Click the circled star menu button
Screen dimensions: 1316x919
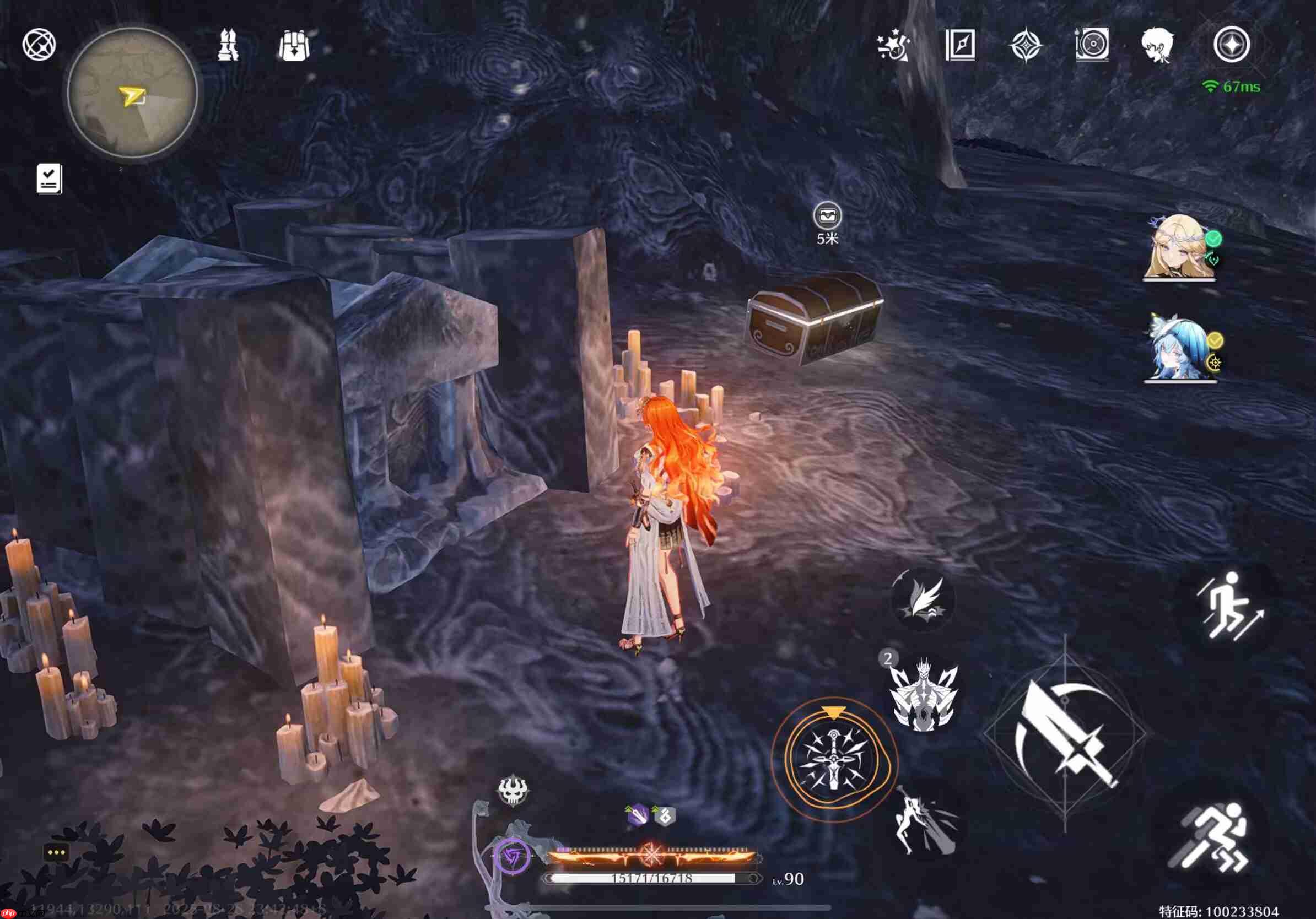pos(1231,45)
